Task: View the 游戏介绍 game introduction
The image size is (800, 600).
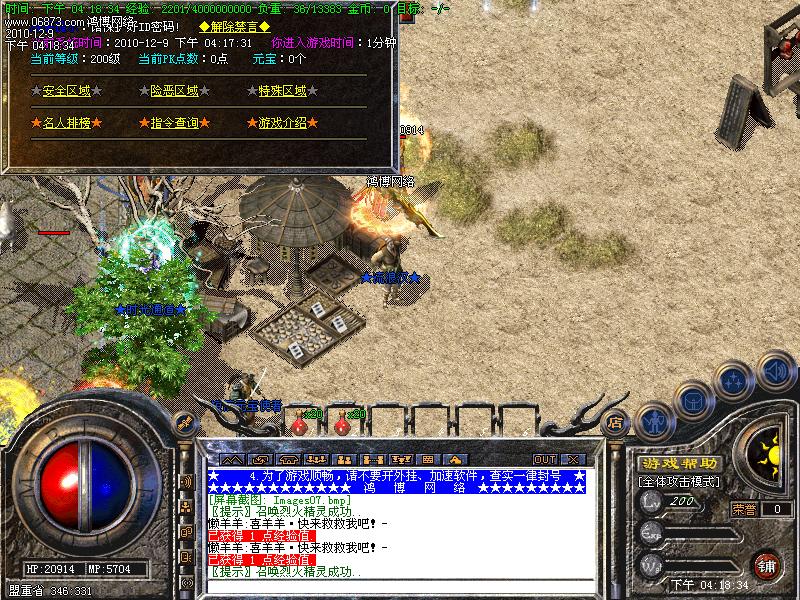Action: (x=282, y=123)
